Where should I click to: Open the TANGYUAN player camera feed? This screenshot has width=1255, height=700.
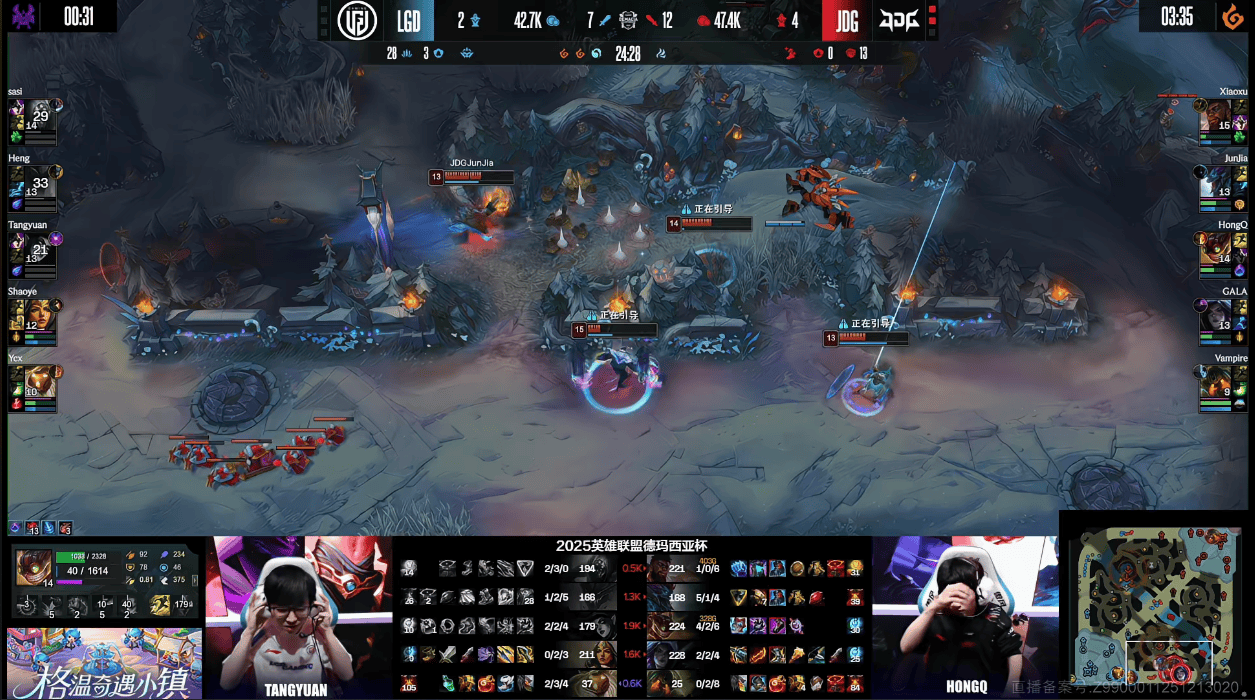pos(299,615)
